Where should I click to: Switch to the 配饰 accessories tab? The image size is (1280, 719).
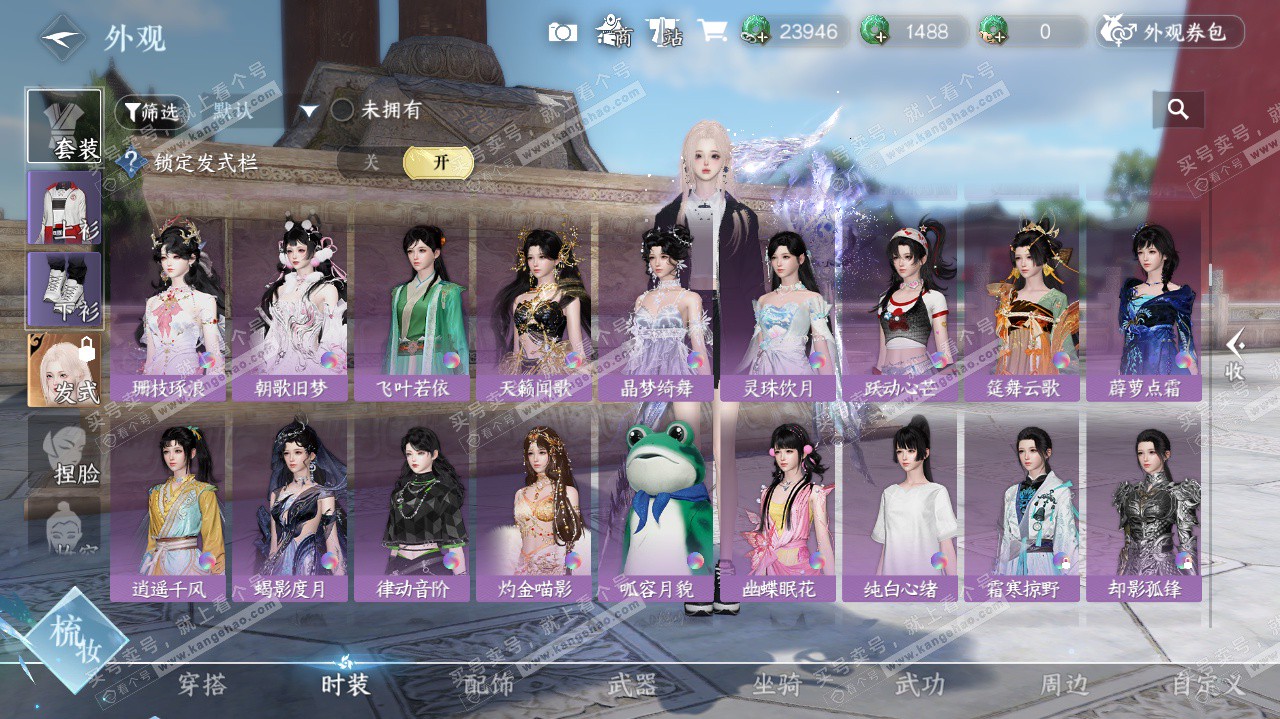[489, 685]
